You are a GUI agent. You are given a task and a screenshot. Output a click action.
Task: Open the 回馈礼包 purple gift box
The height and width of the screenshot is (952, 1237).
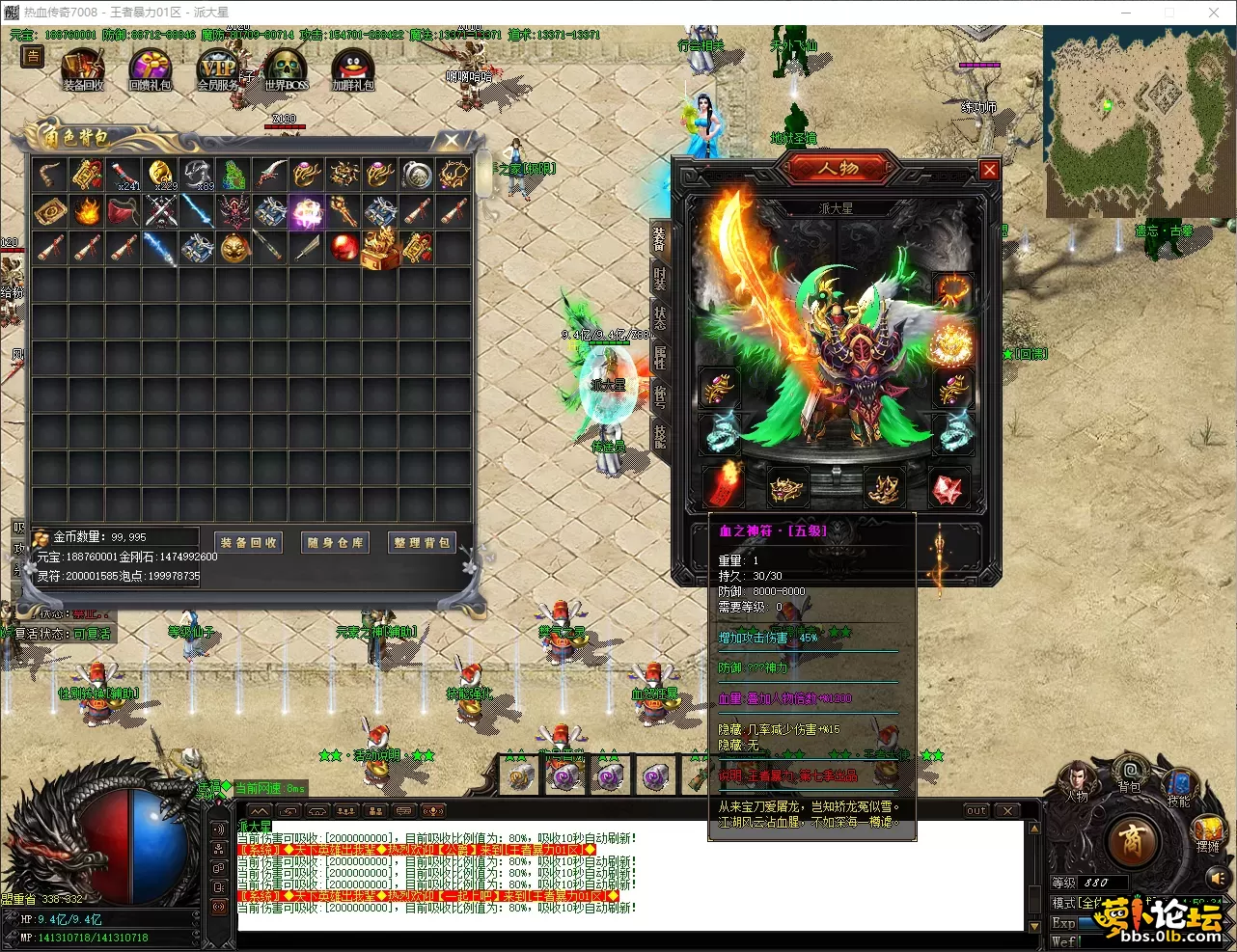[x=151, y=69]
